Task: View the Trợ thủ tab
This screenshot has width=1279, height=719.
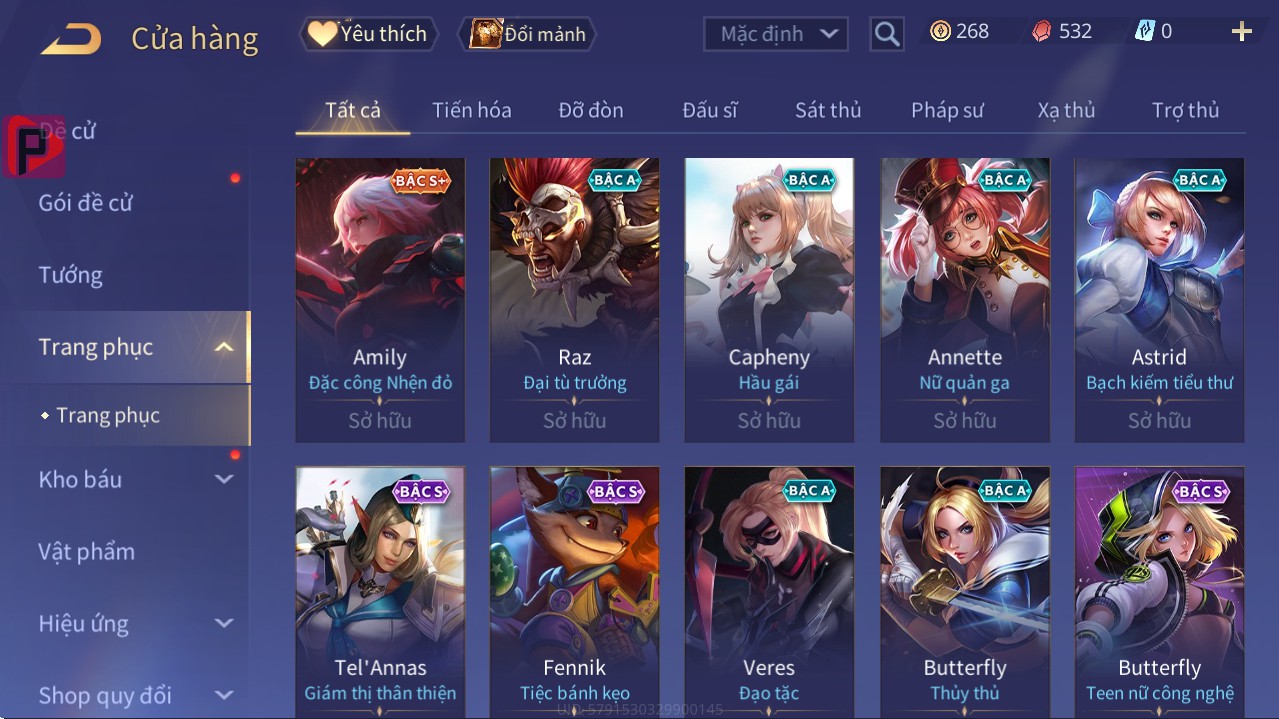Action: pos(1185,110)
